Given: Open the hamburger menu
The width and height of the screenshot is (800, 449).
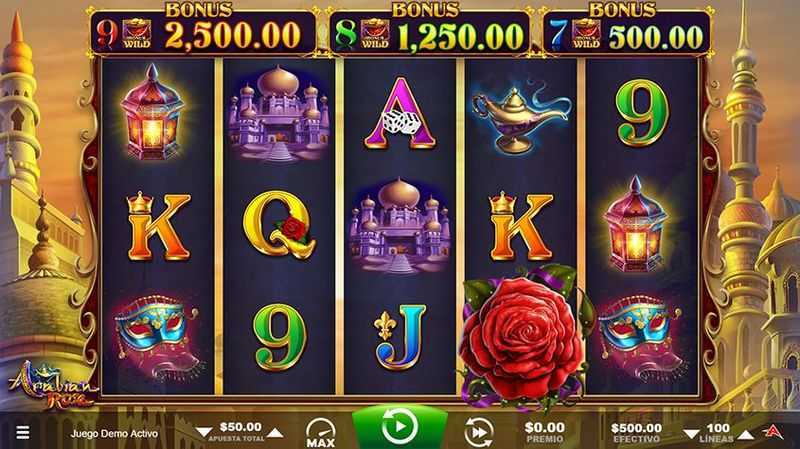Looking at the screenshot, I should (x=22, y=434).
